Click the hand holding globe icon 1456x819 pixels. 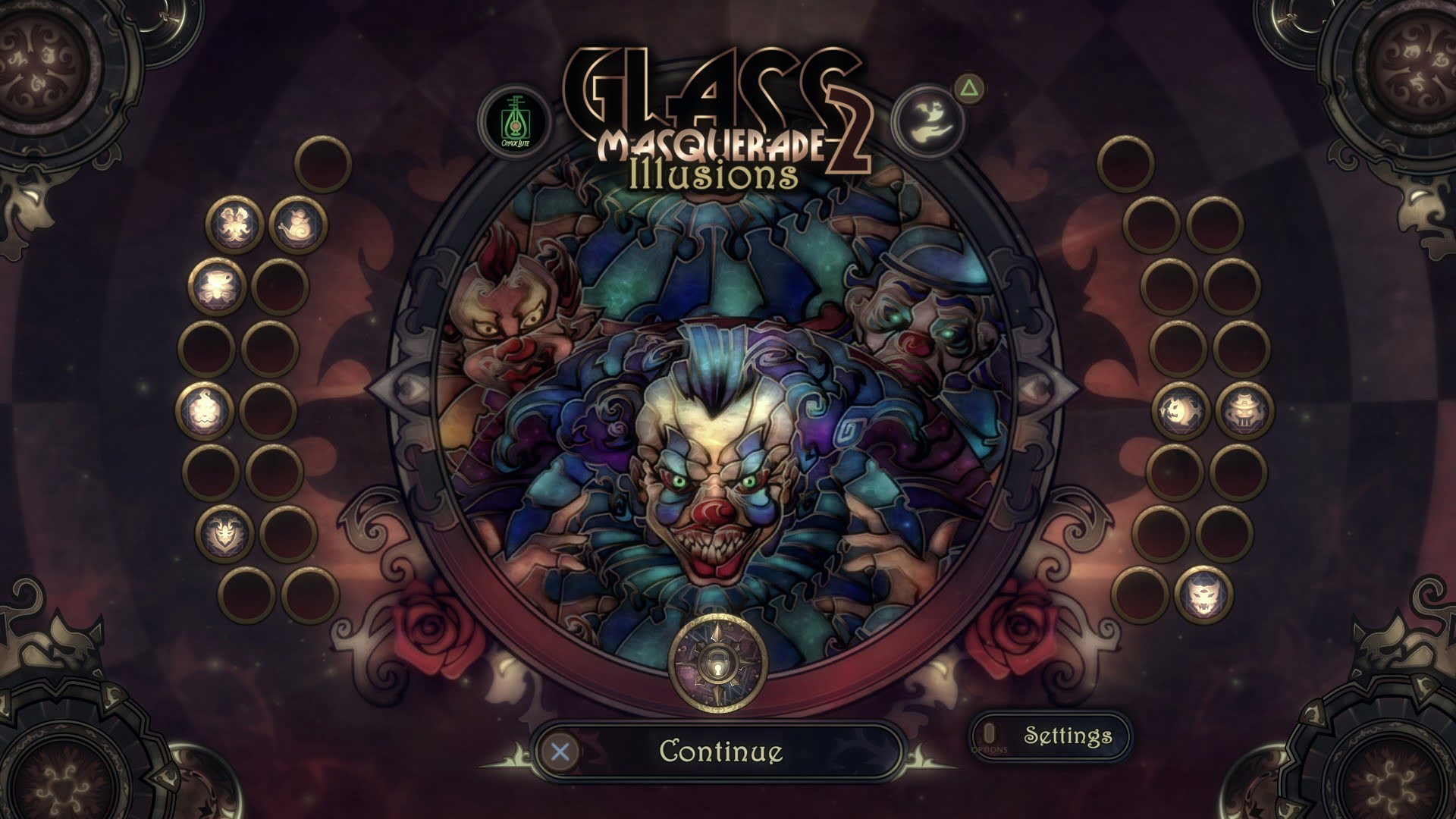tap(927, 120)
